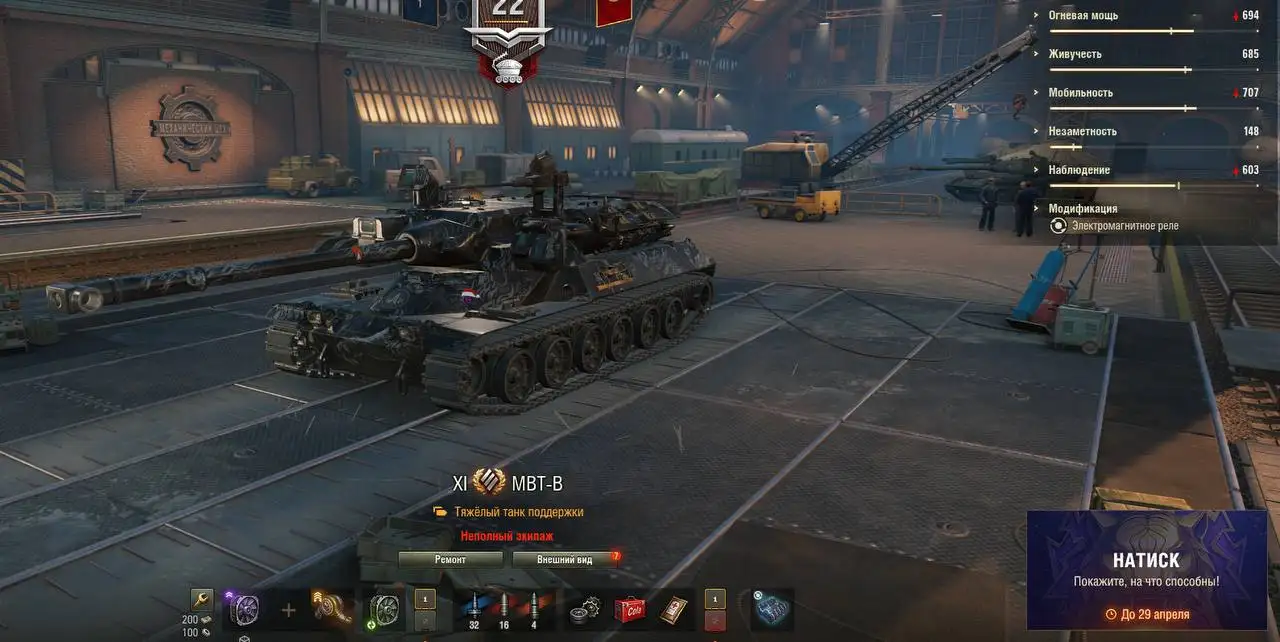Click the wrench maintenance icon
Viewport: 1280px width, 642px height.
[x=202, y=600]
